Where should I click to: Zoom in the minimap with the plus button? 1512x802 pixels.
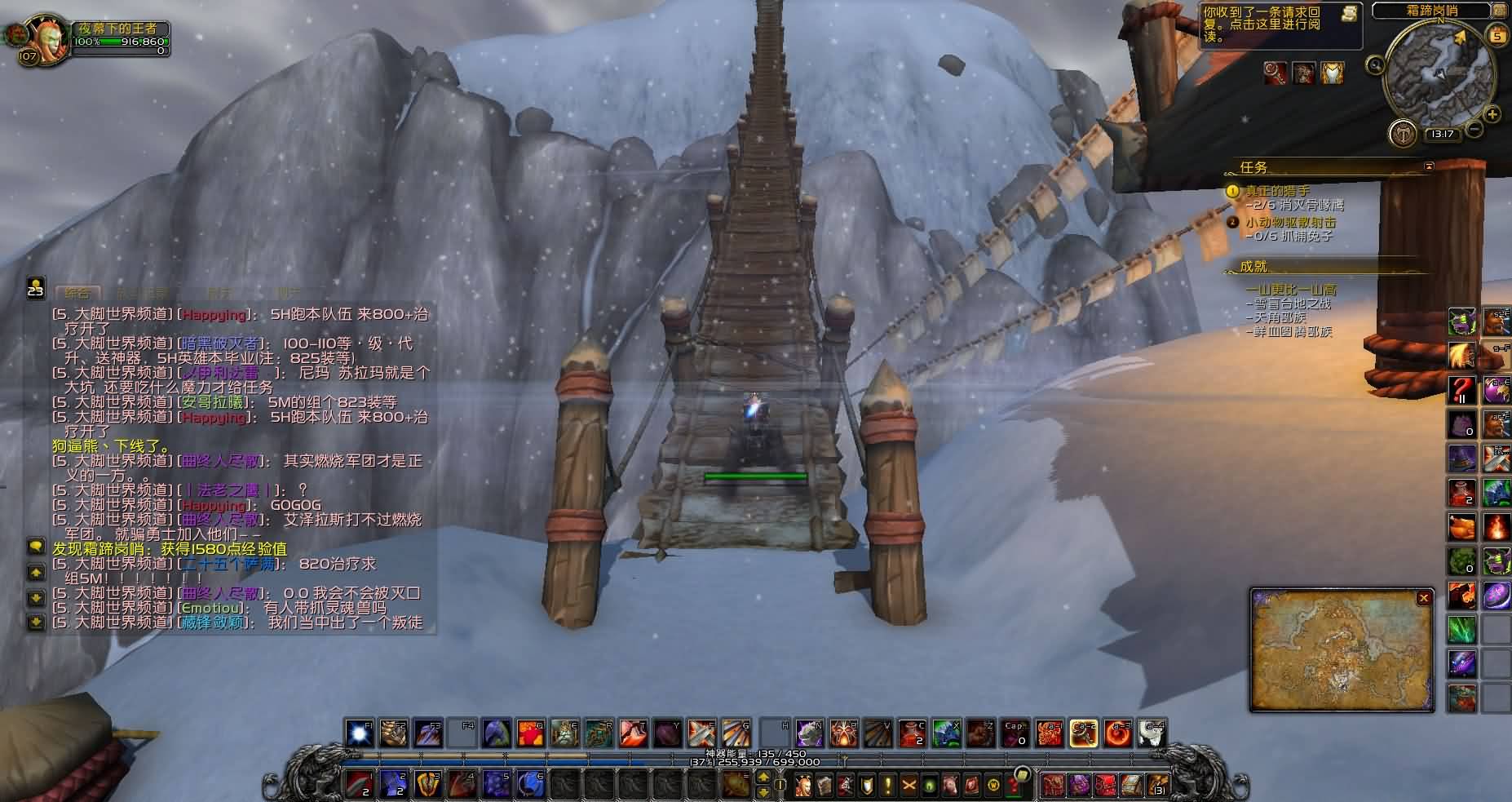point(1492,114)
